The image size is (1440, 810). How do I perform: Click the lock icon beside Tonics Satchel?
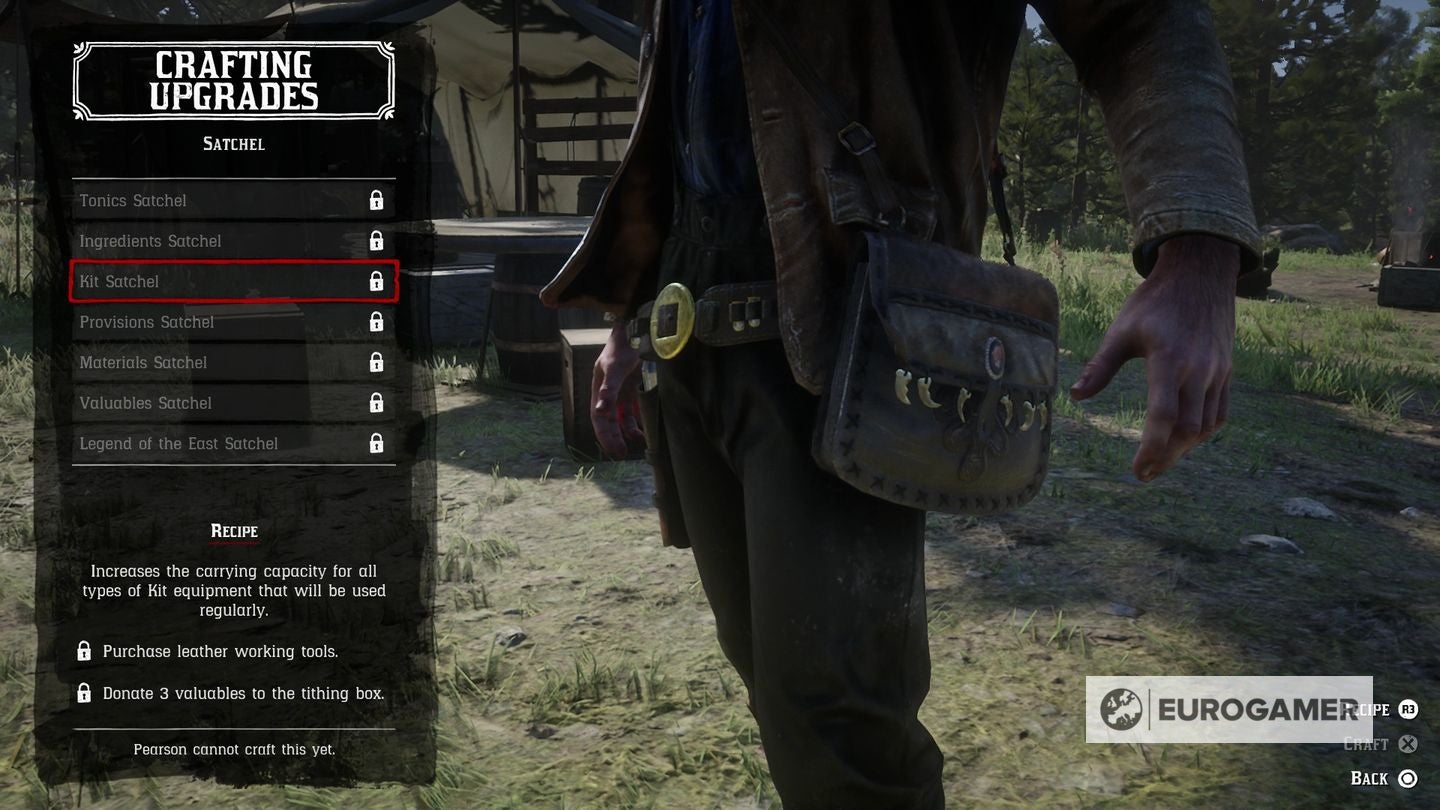click(x=377, y=200)
